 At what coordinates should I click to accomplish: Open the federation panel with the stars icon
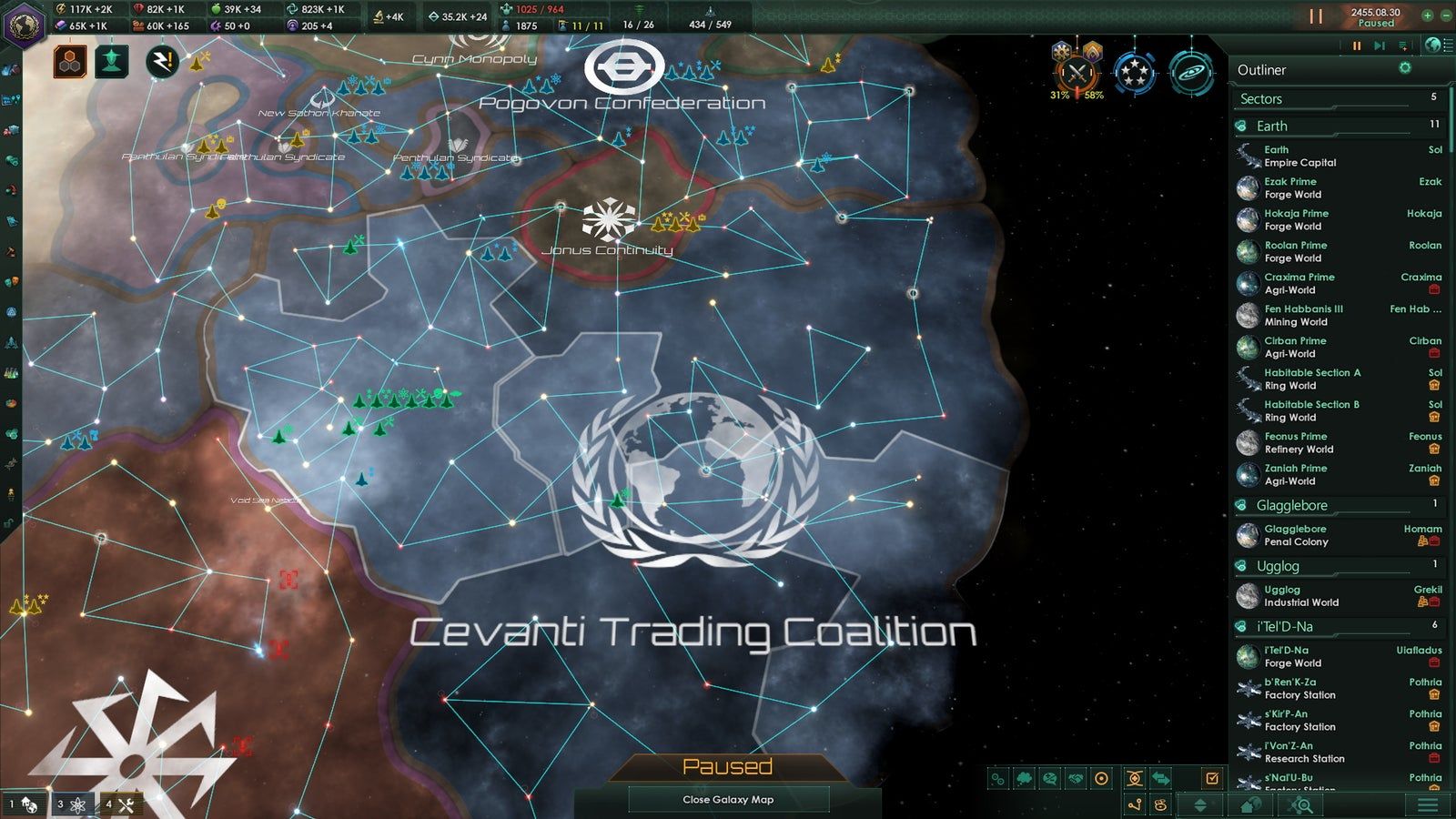(x=1134, y=74)
